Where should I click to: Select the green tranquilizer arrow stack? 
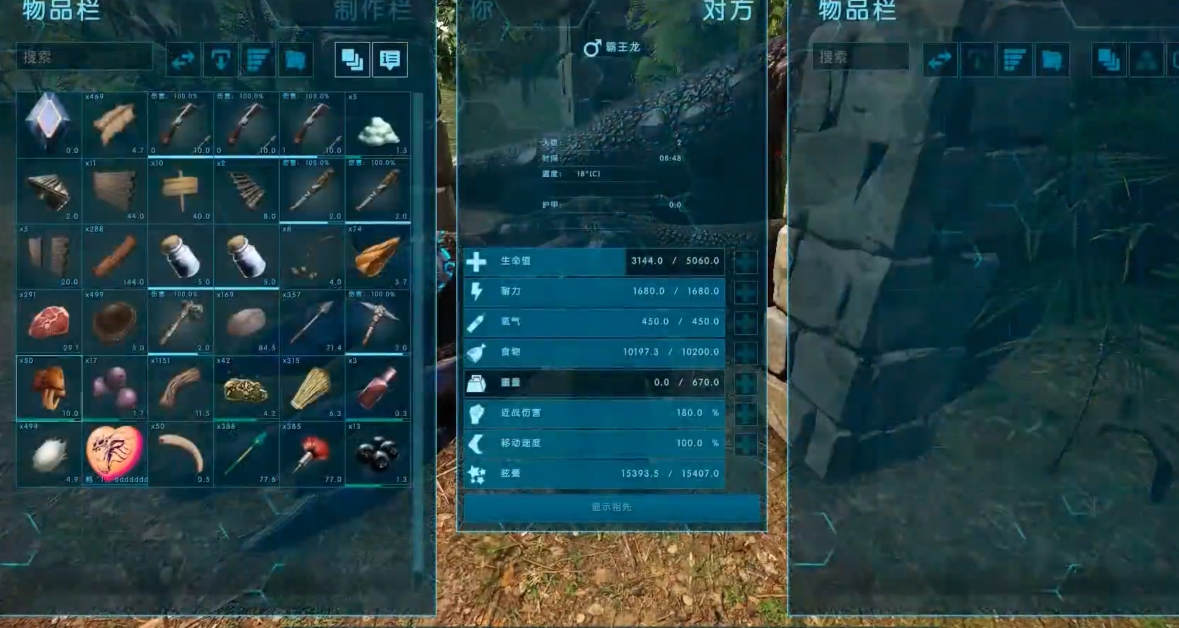[x=246, y=453]
